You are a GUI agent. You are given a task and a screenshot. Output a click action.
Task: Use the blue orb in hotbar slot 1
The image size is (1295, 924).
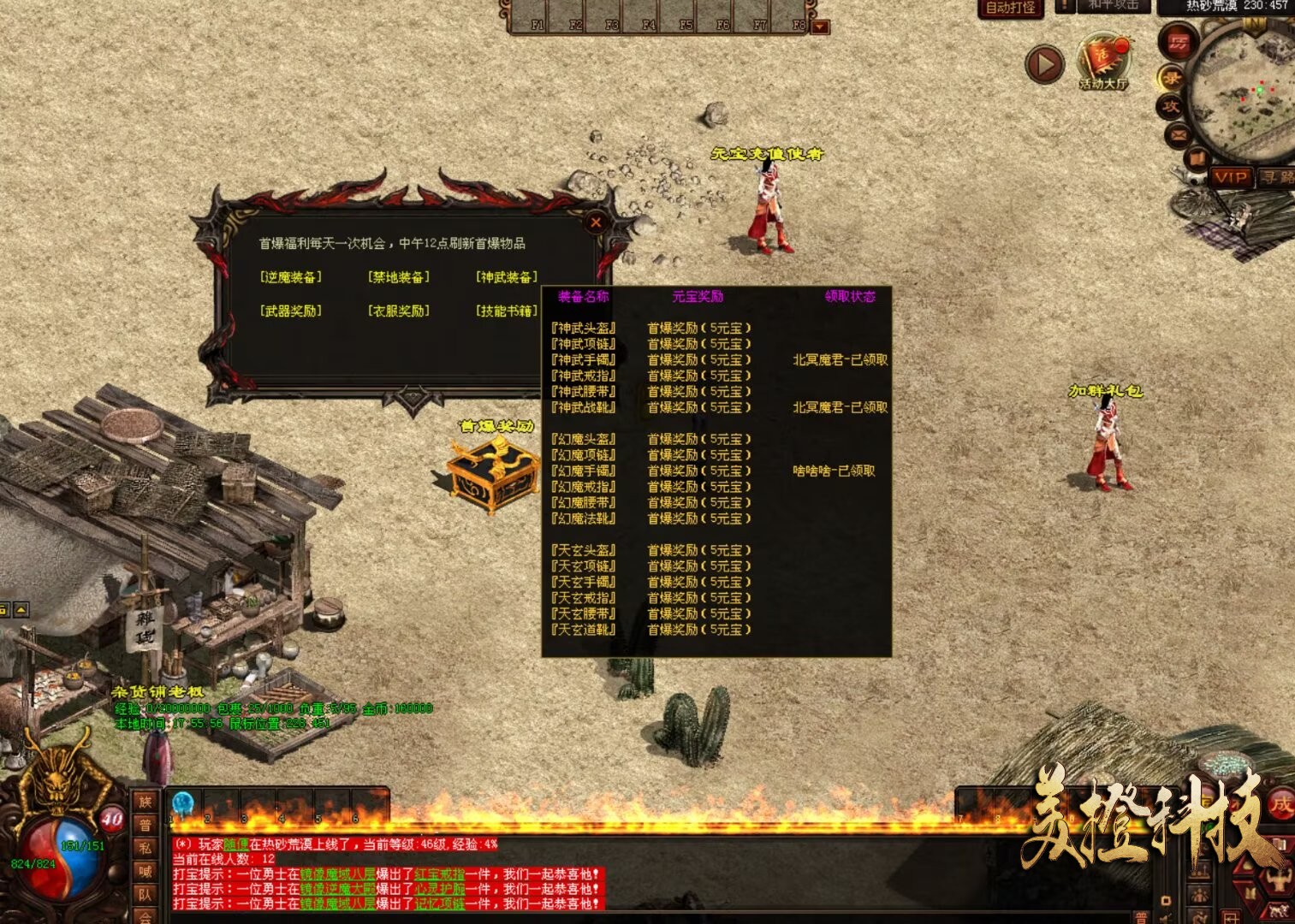pos(183,804)
